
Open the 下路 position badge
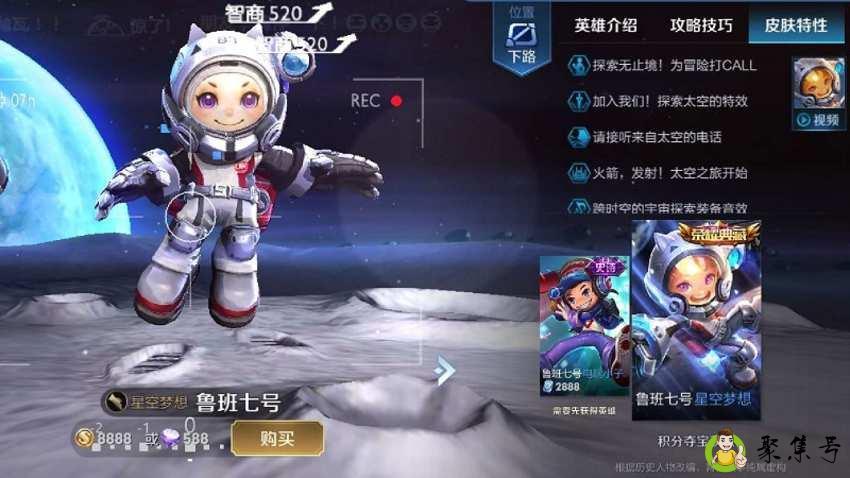tap(522, 38)
